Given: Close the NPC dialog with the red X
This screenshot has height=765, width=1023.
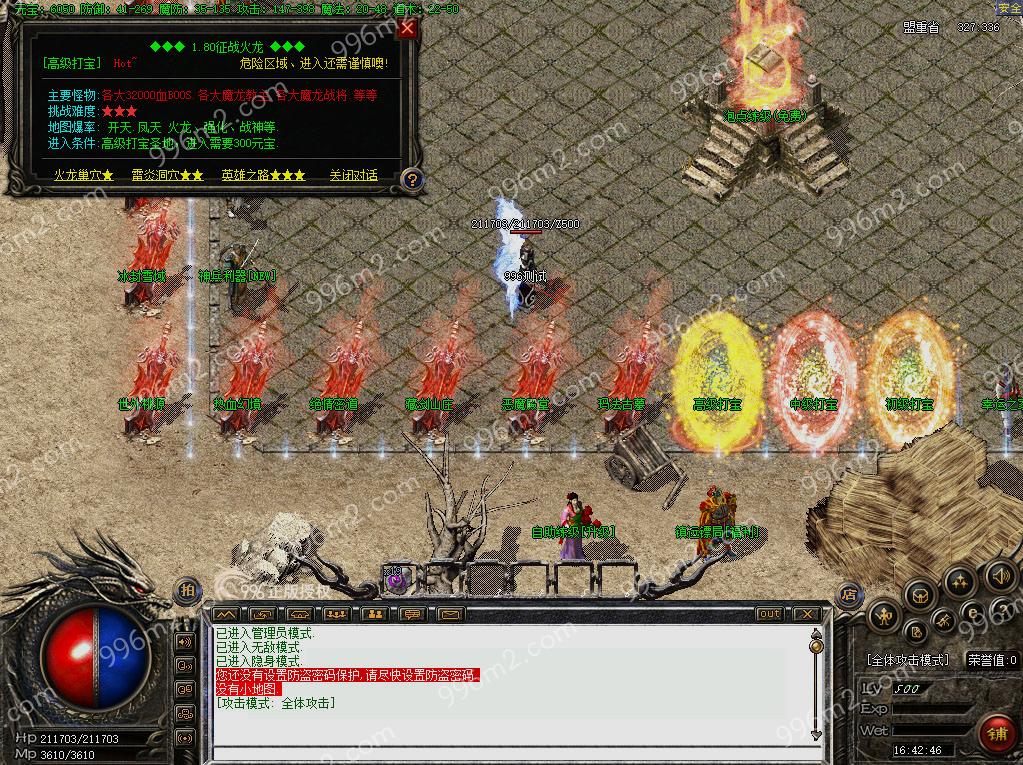Looking at the screenshot, I should 406,29.
